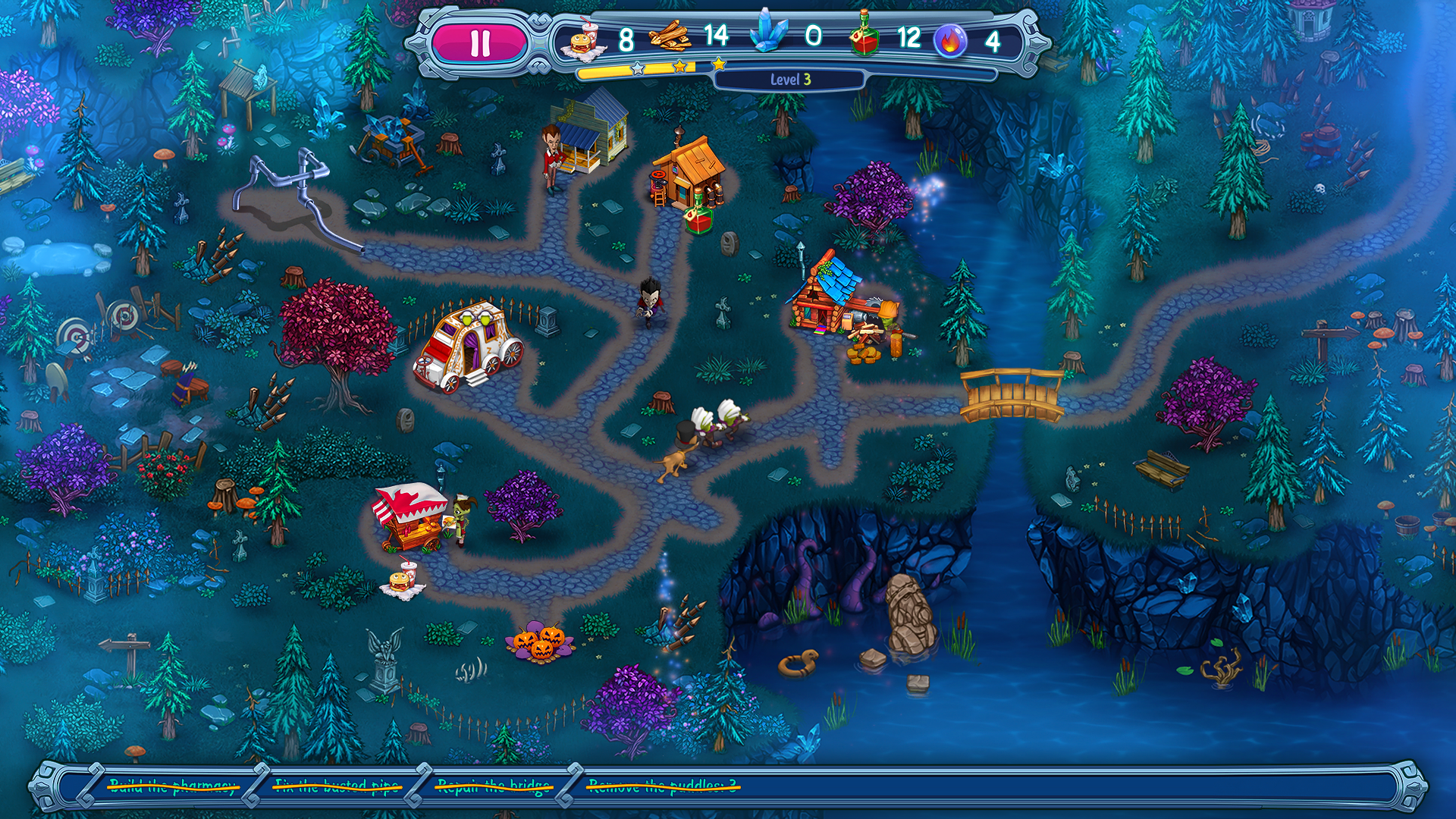Screen dimensions: 1456x819
Task: Pause the game with the pink button
Action: click(x=479, y=42)
